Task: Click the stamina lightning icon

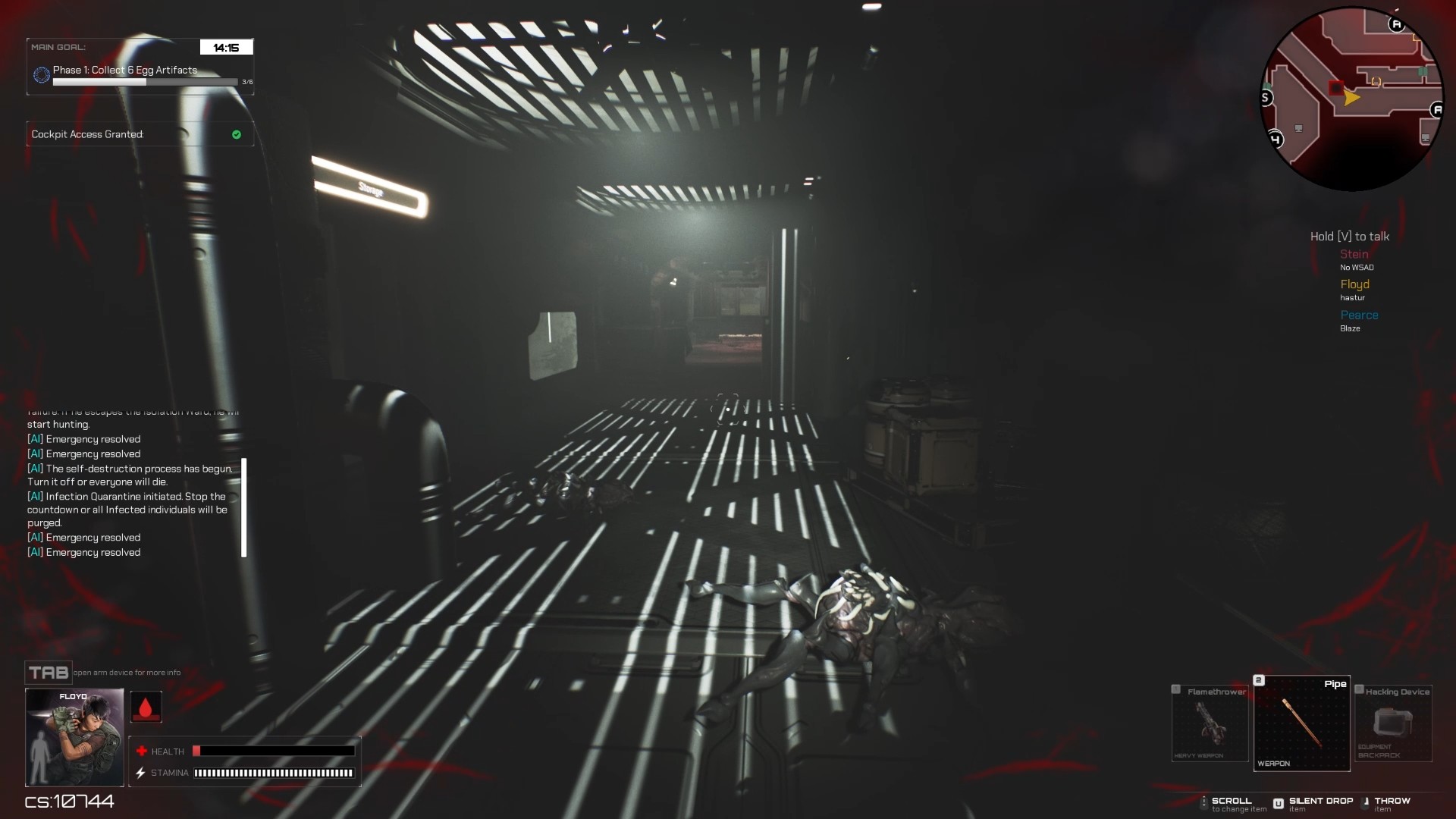Action: pyautogui.click(x=140, y=773)
